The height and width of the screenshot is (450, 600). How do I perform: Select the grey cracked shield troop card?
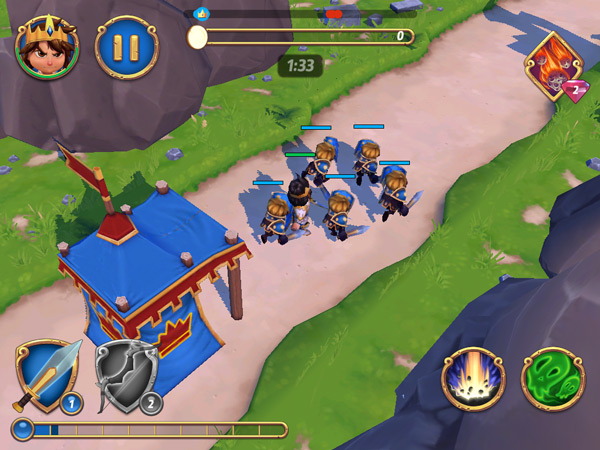click(125, 377)
